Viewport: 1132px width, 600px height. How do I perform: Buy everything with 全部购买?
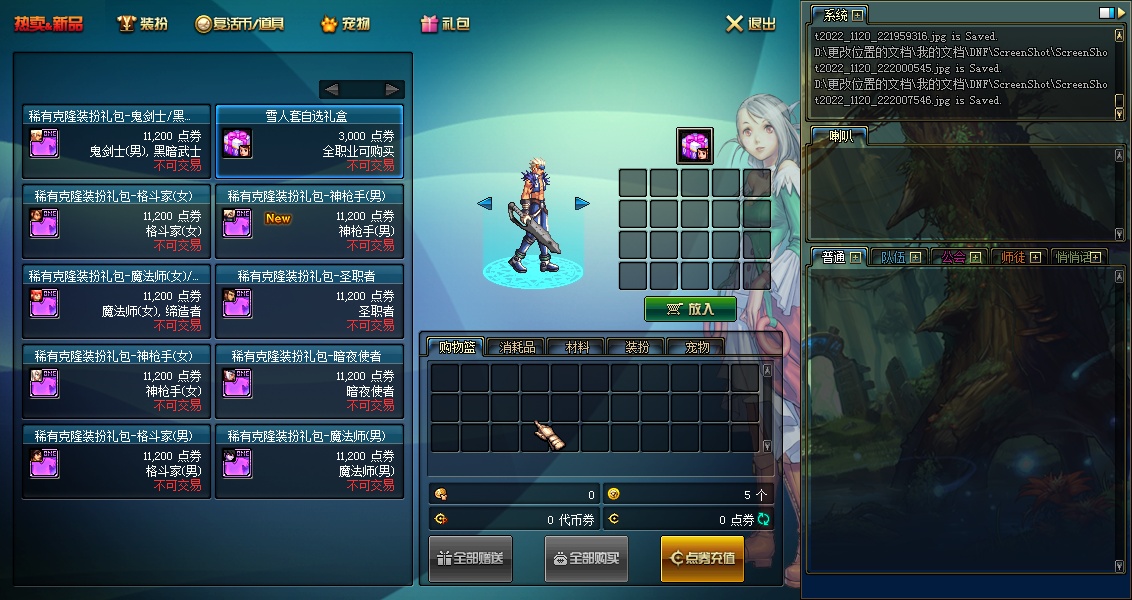point(586,558)
